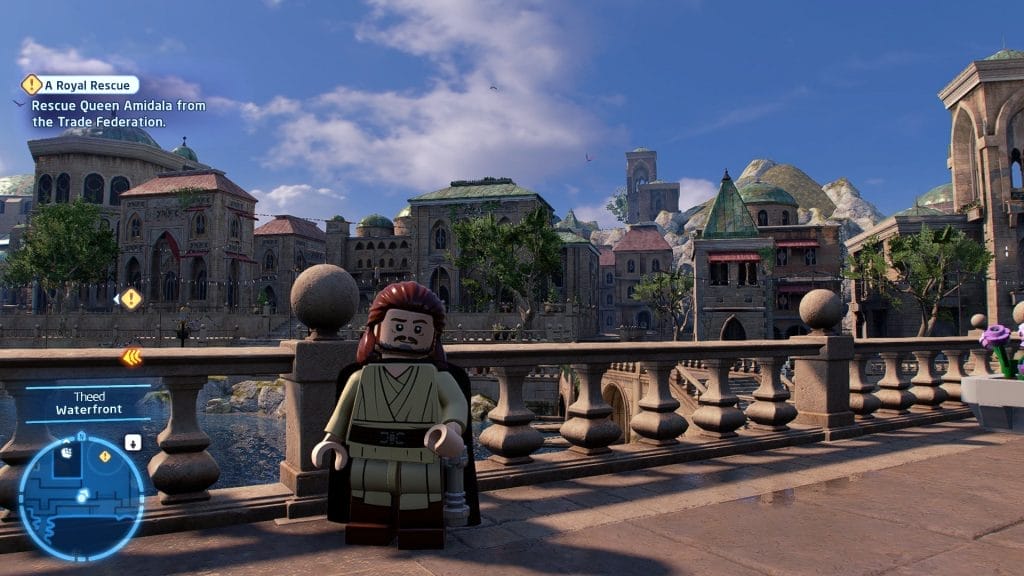Select the orange chevron trail marker

point(131,357)
